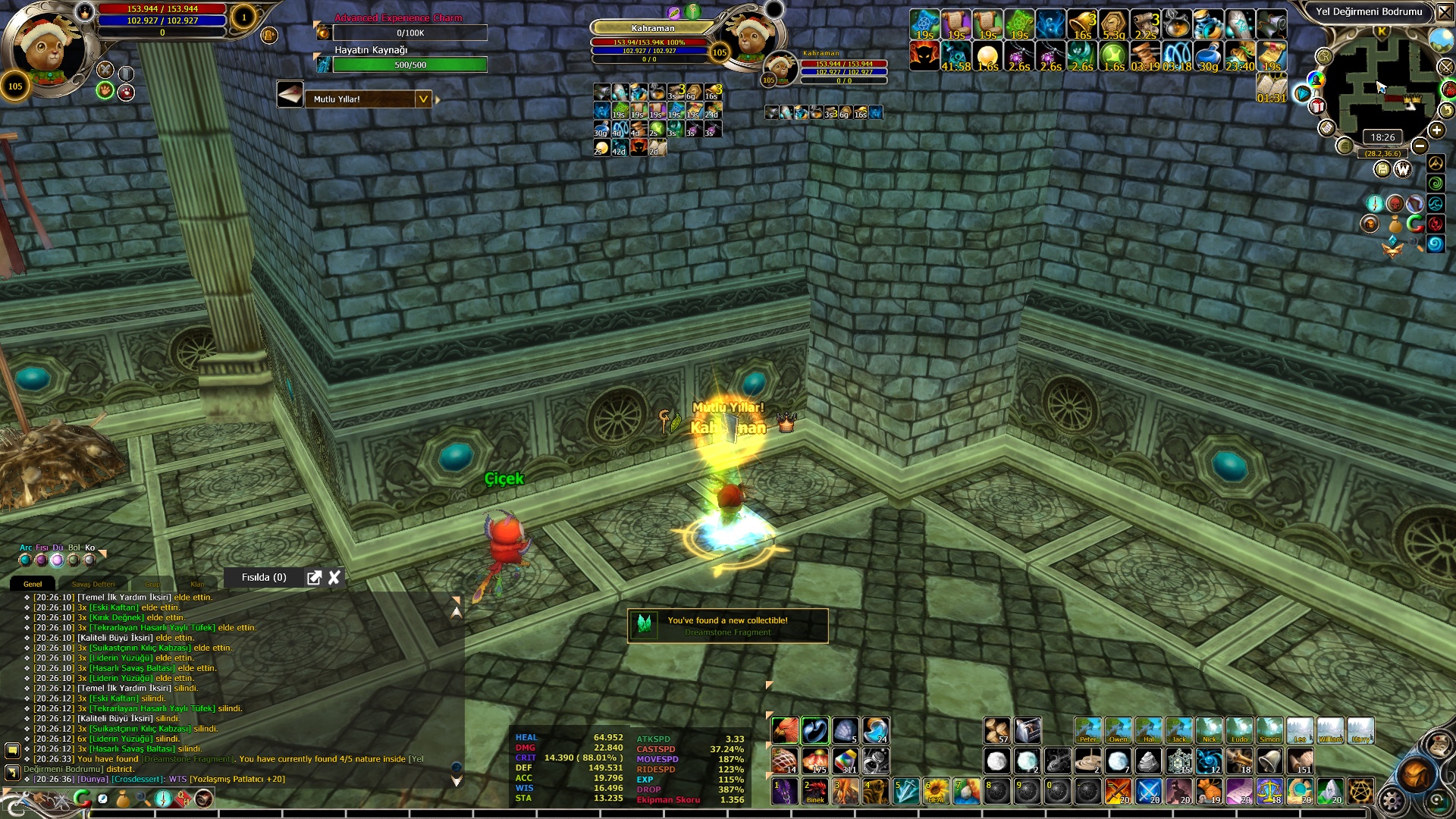The image size is (1456, 819).
Task: Zoom out the minimap with minus button
Action: click(1420, 146)
